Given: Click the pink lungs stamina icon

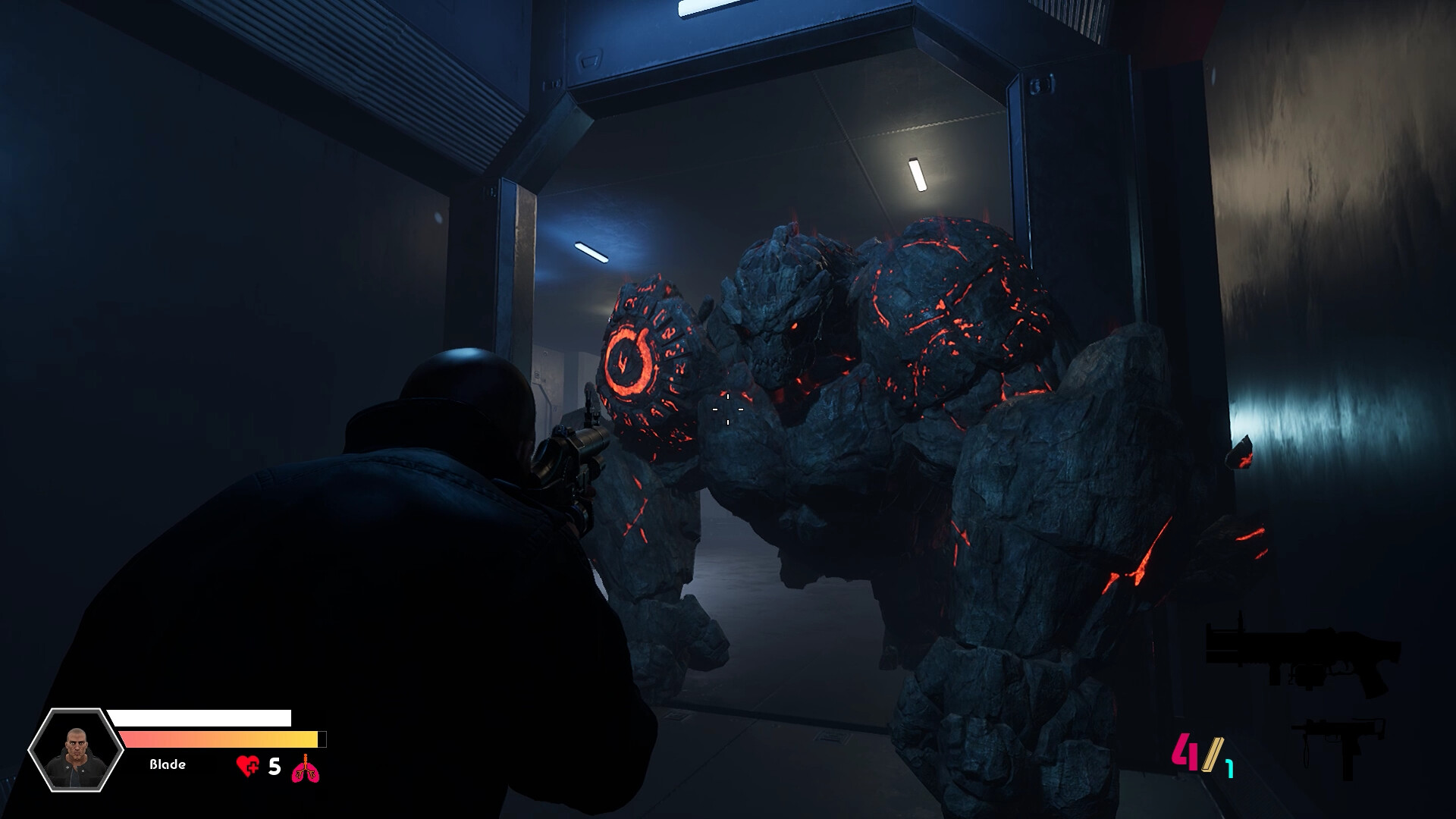Looking at the screenshot, I should (306, 768).
